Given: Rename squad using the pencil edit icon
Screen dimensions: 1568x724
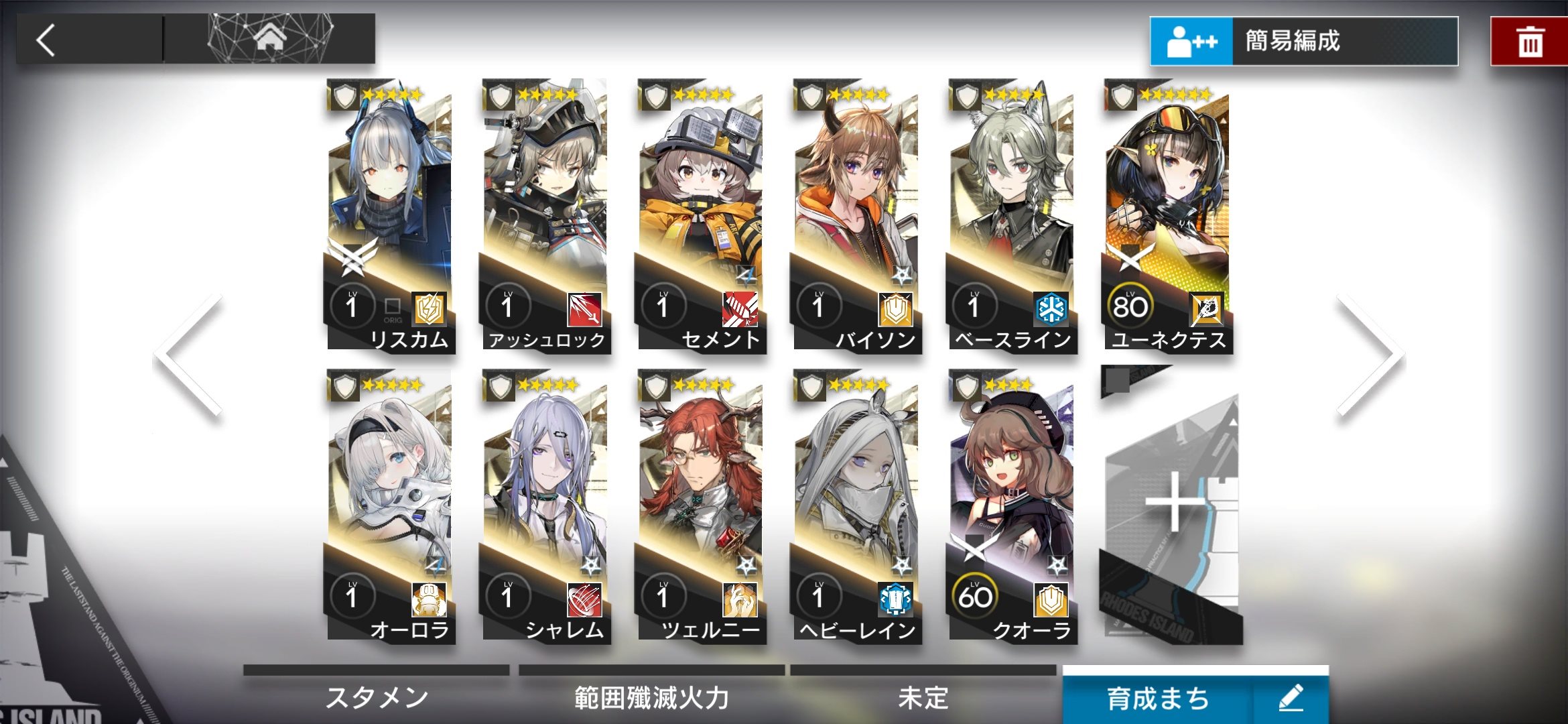Looking at the screenshot, I should [1291, 699].
